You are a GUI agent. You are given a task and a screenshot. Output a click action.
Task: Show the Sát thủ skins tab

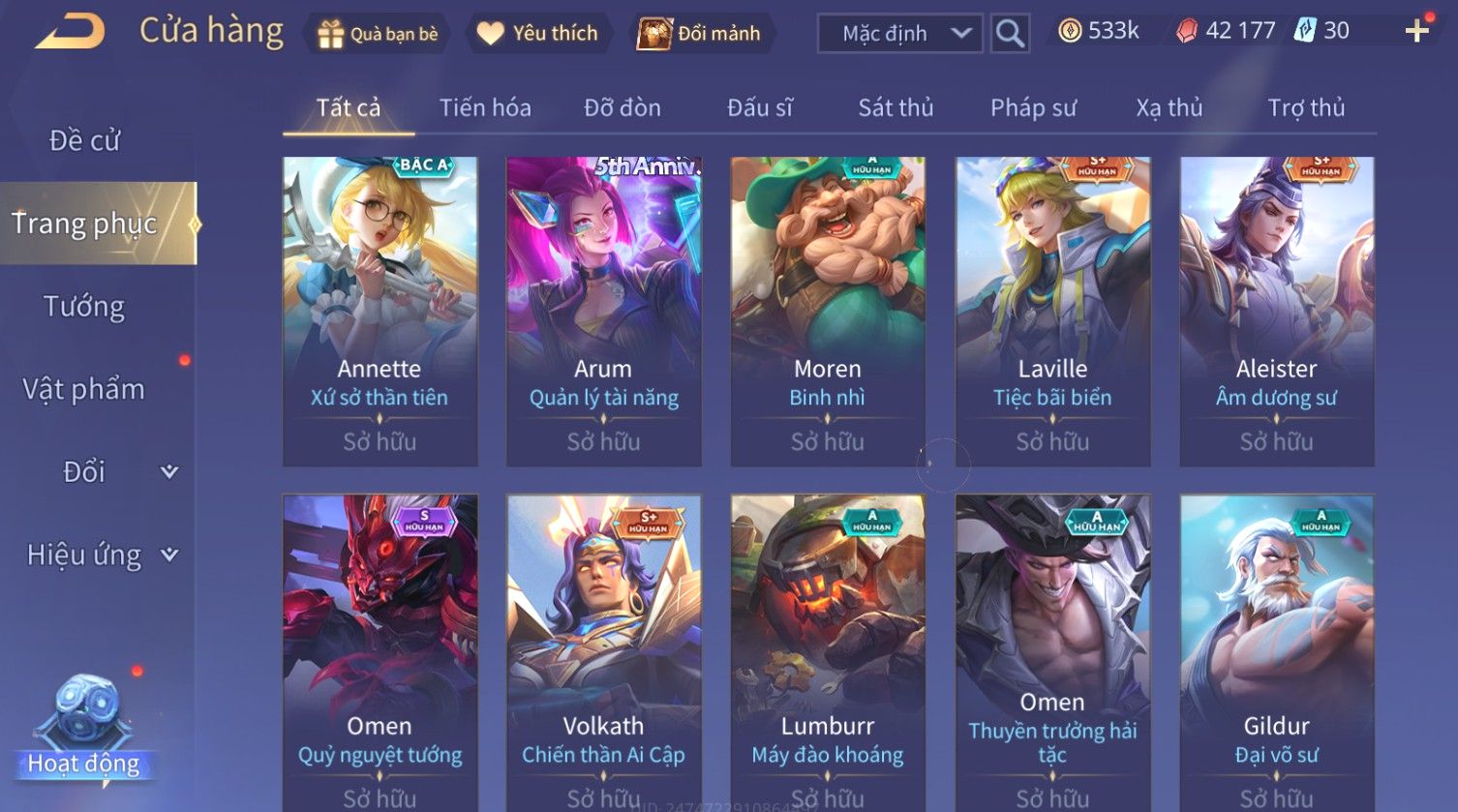(896, 107)
